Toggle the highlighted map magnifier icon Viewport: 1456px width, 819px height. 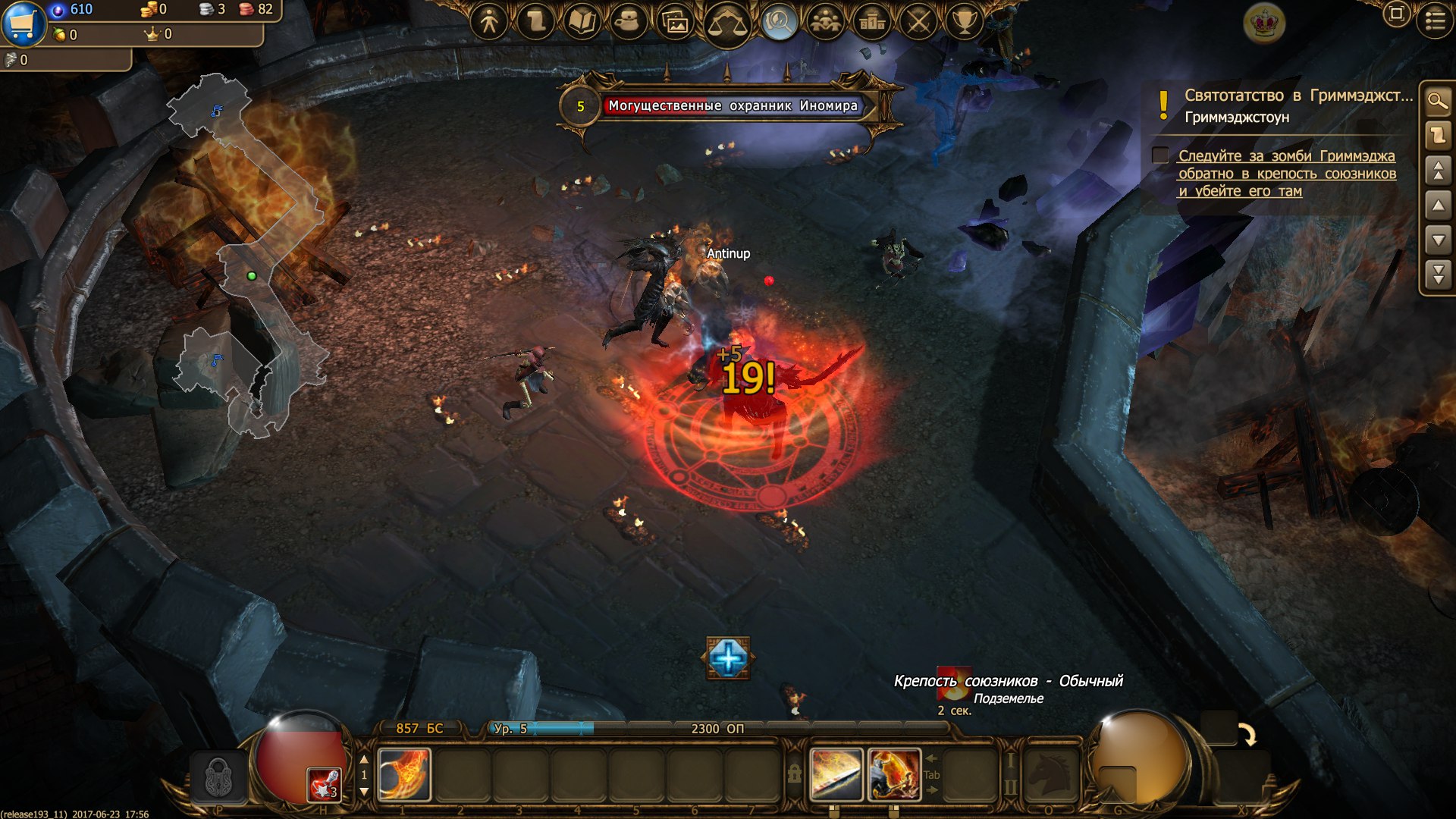[778, 23]
